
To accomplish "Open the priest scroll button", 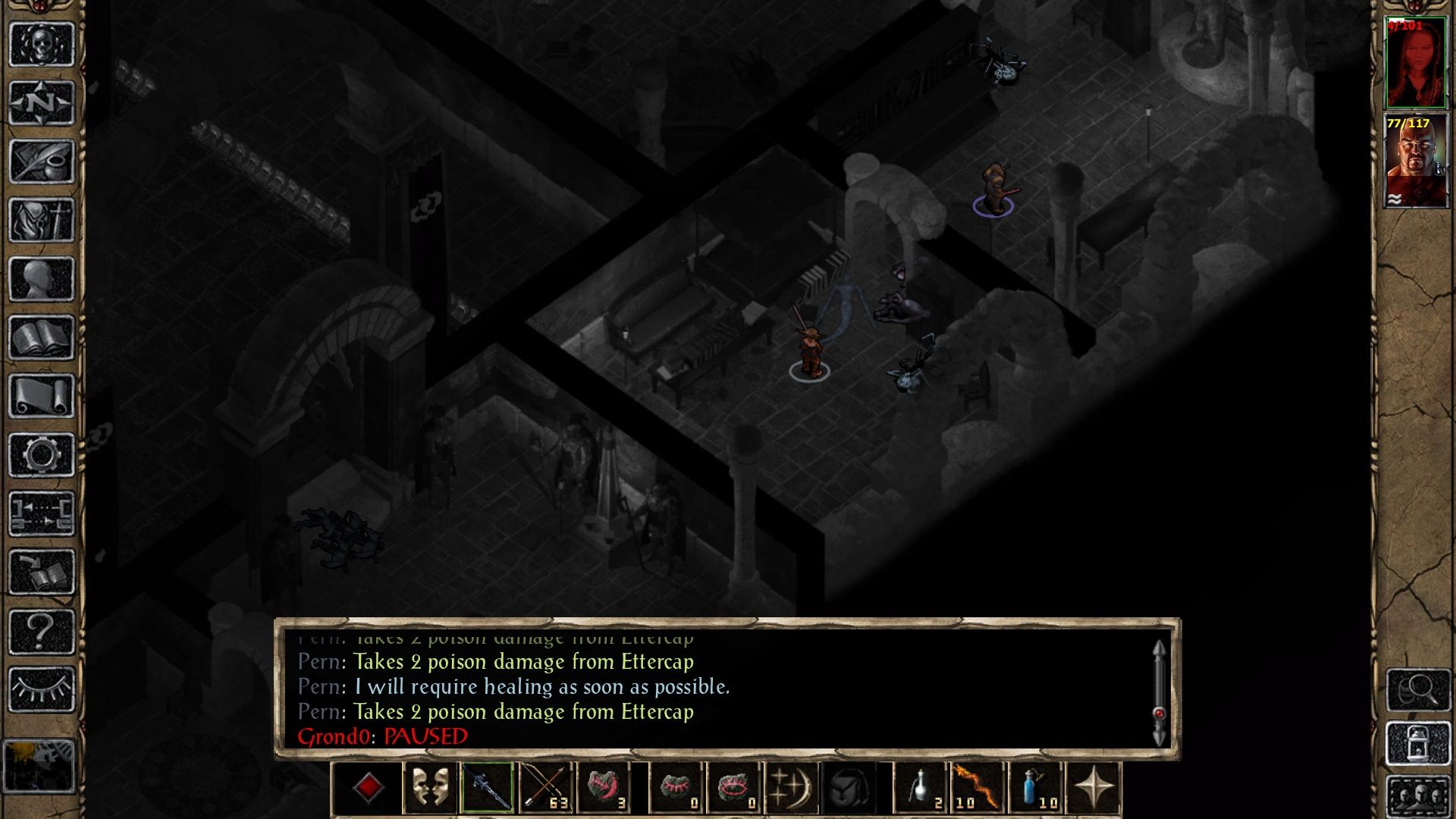I will point(42,396).
